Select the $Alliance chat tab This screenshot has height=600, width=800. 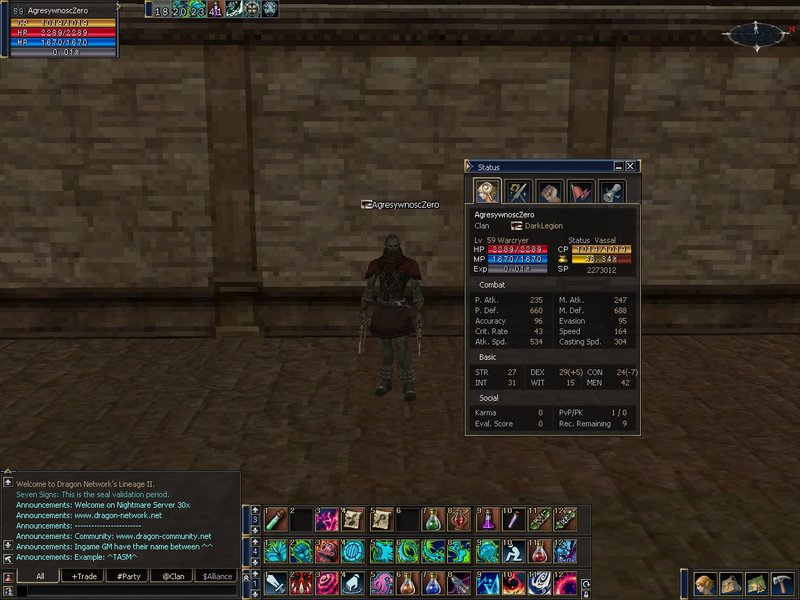coord(218,576)
